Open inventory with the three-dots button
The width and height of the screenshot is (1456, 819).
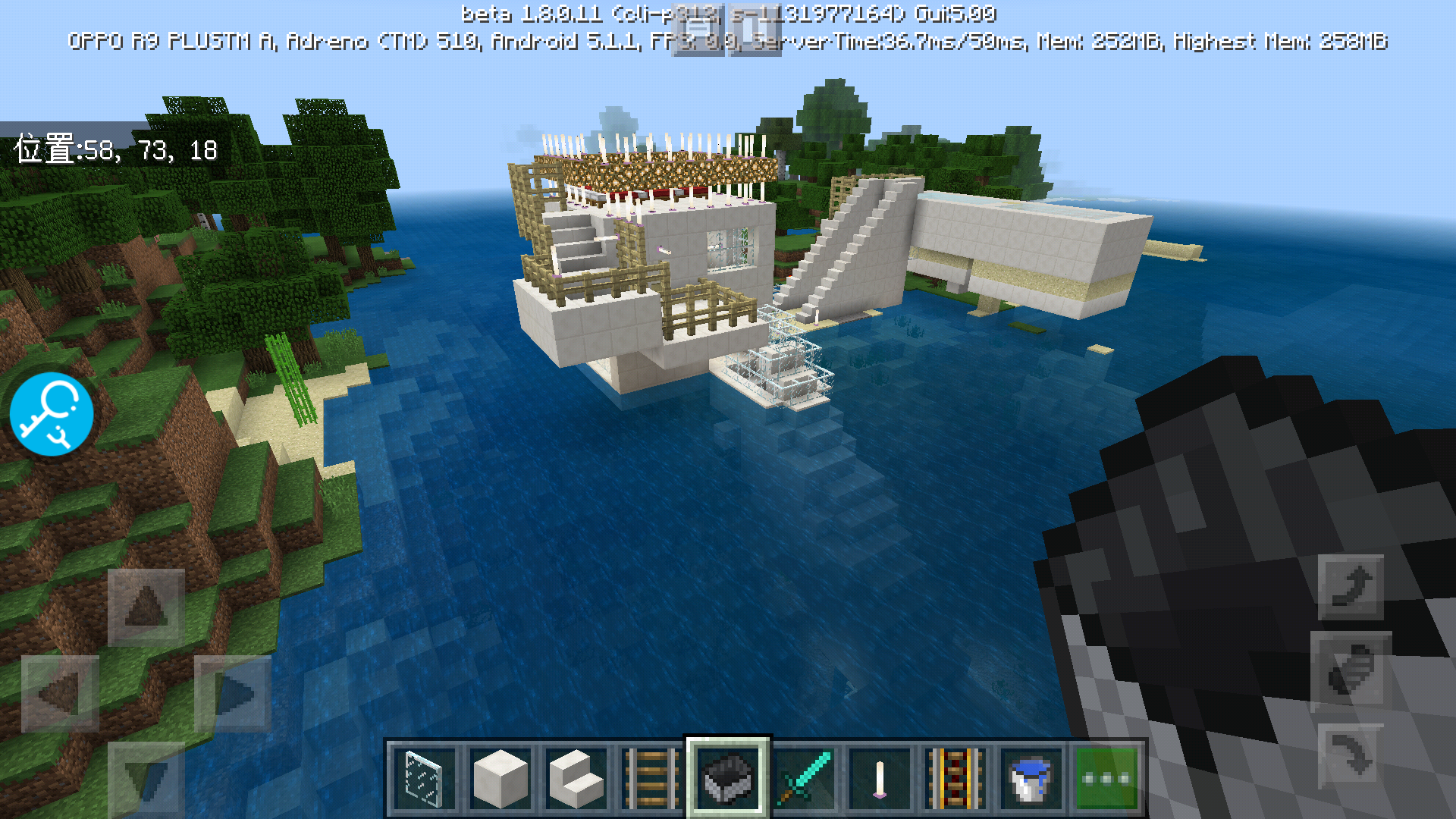tap(1106, 778)
